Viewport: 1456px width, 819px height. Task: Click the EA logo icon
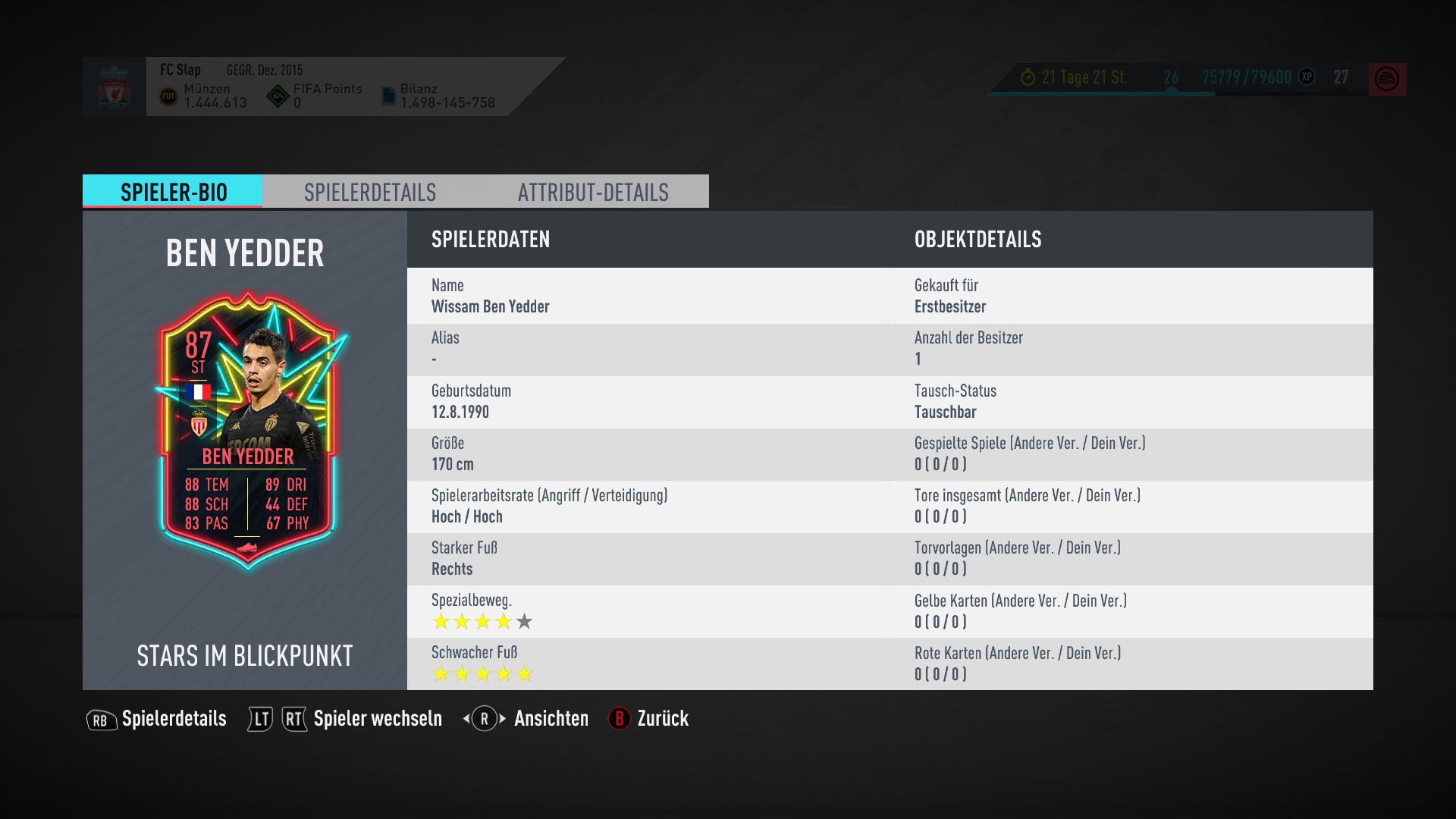[x=1387, y=79]
